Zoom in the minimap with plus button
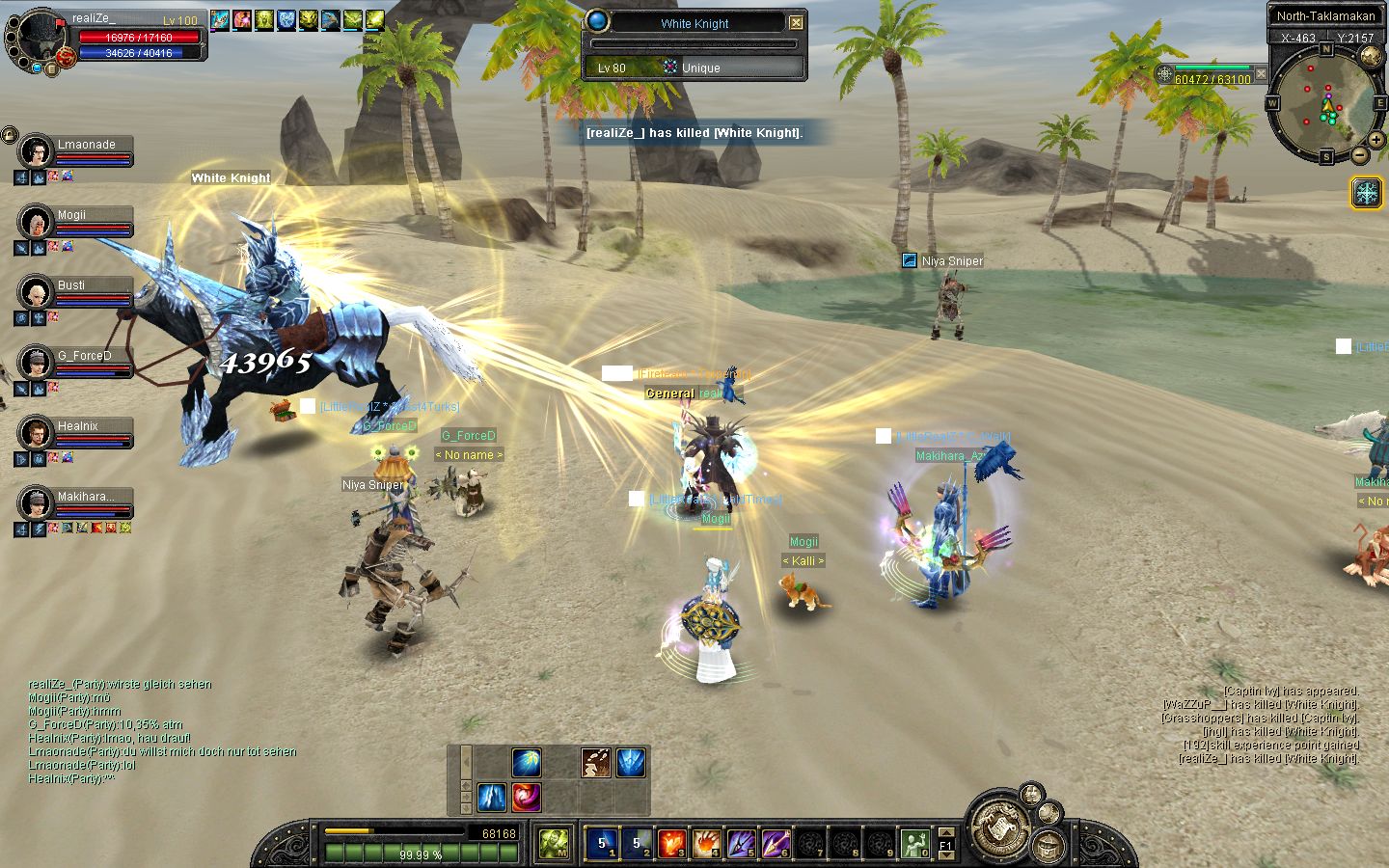The width and height of the screenshot is (1389, 868). pyautogui.click(x=1376, y=141)
